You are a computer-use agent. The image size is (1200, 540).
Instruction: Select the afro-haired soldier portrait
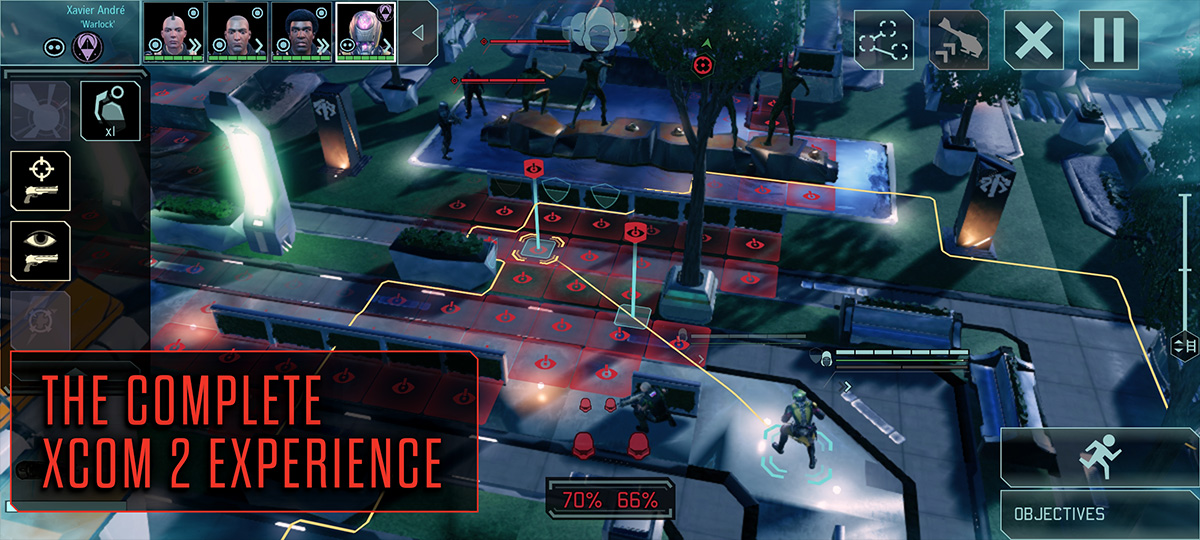coord(302,31)
